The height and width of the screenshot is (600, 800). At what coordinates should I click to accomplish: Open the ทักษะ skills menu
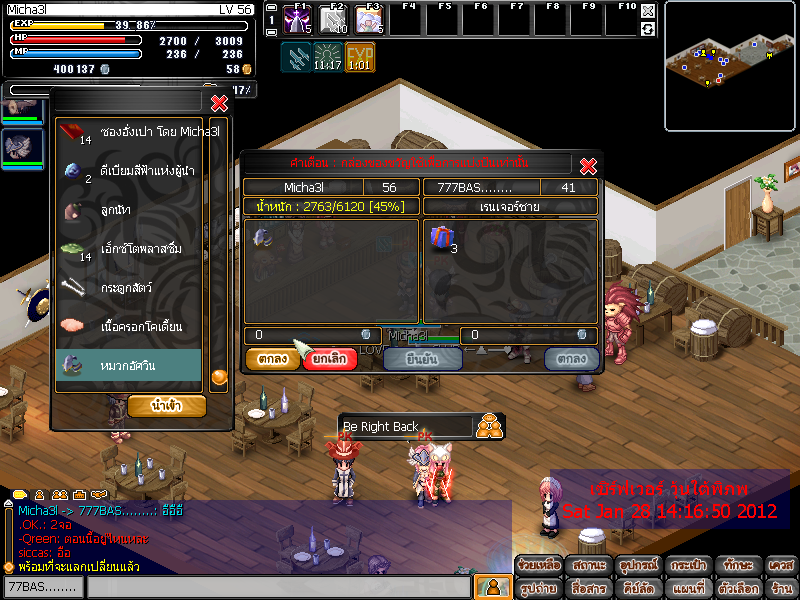pos(738,566)
